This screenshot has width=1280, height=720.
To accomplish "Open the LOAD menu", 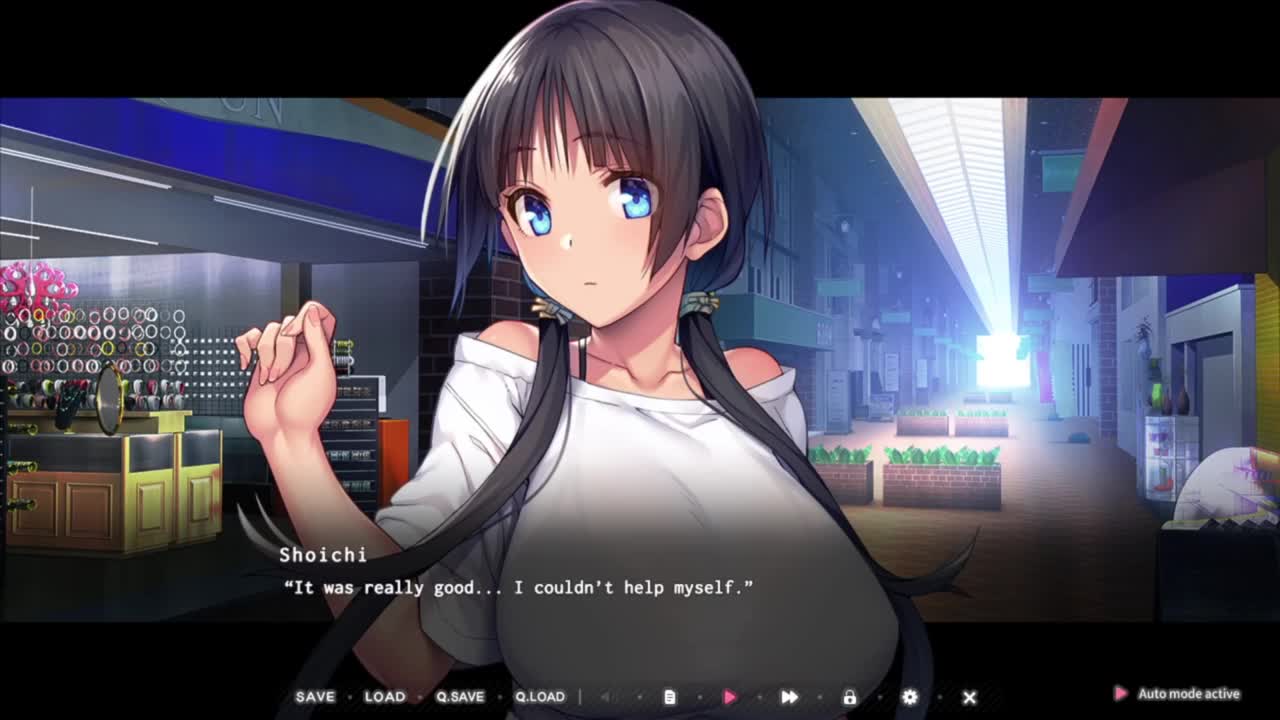I will click(385, 697).
